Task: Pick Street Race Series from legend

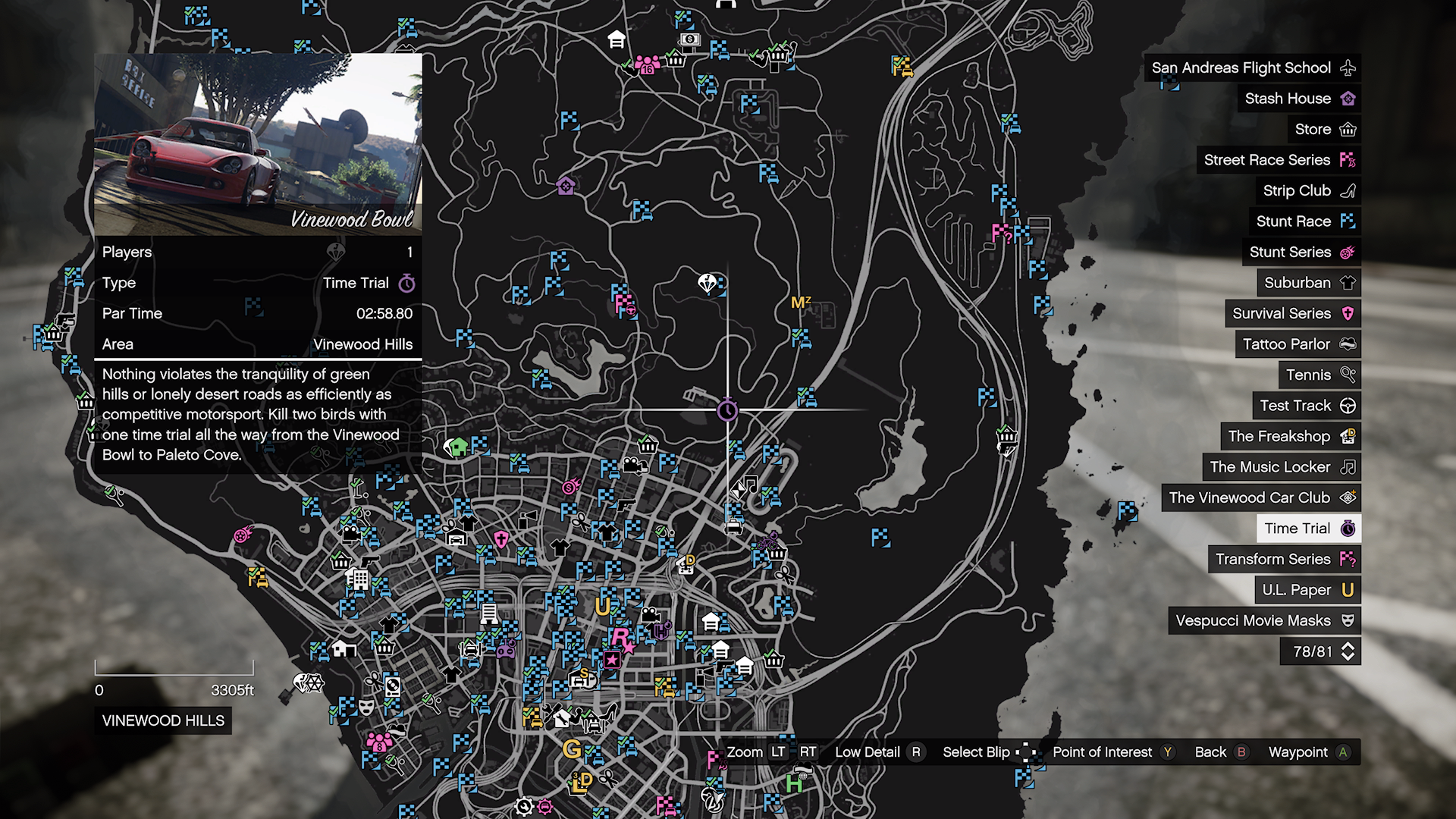Action: coord(1278,160)
